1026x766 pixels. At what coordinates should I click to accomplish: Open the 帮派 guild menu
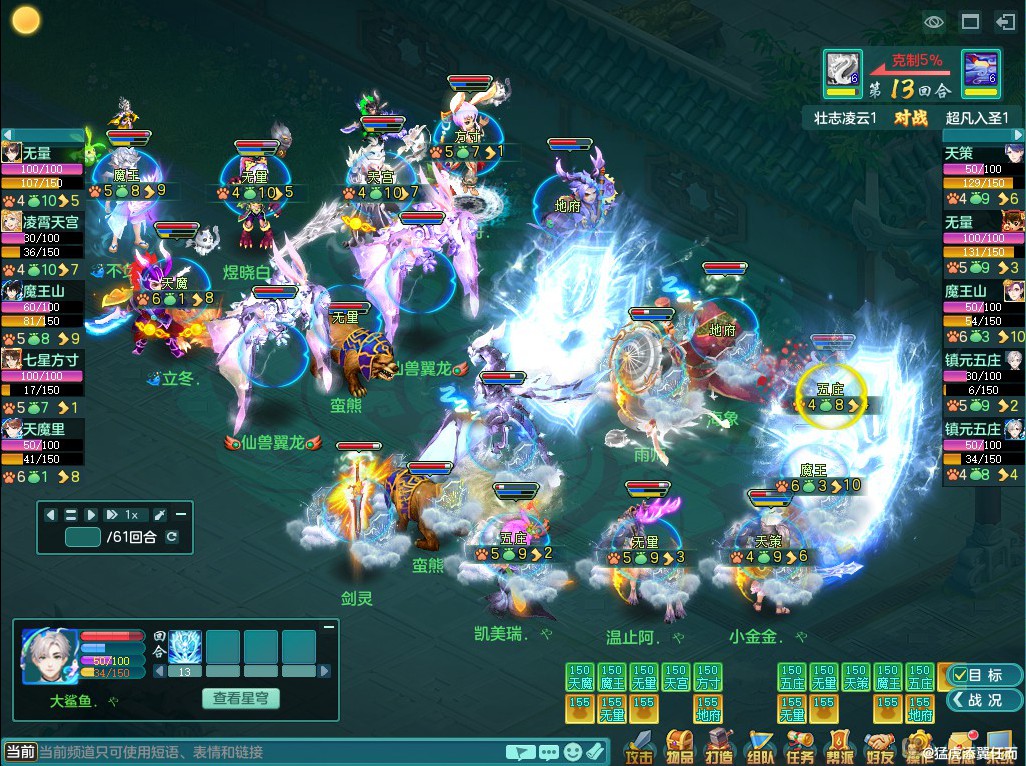839,746
